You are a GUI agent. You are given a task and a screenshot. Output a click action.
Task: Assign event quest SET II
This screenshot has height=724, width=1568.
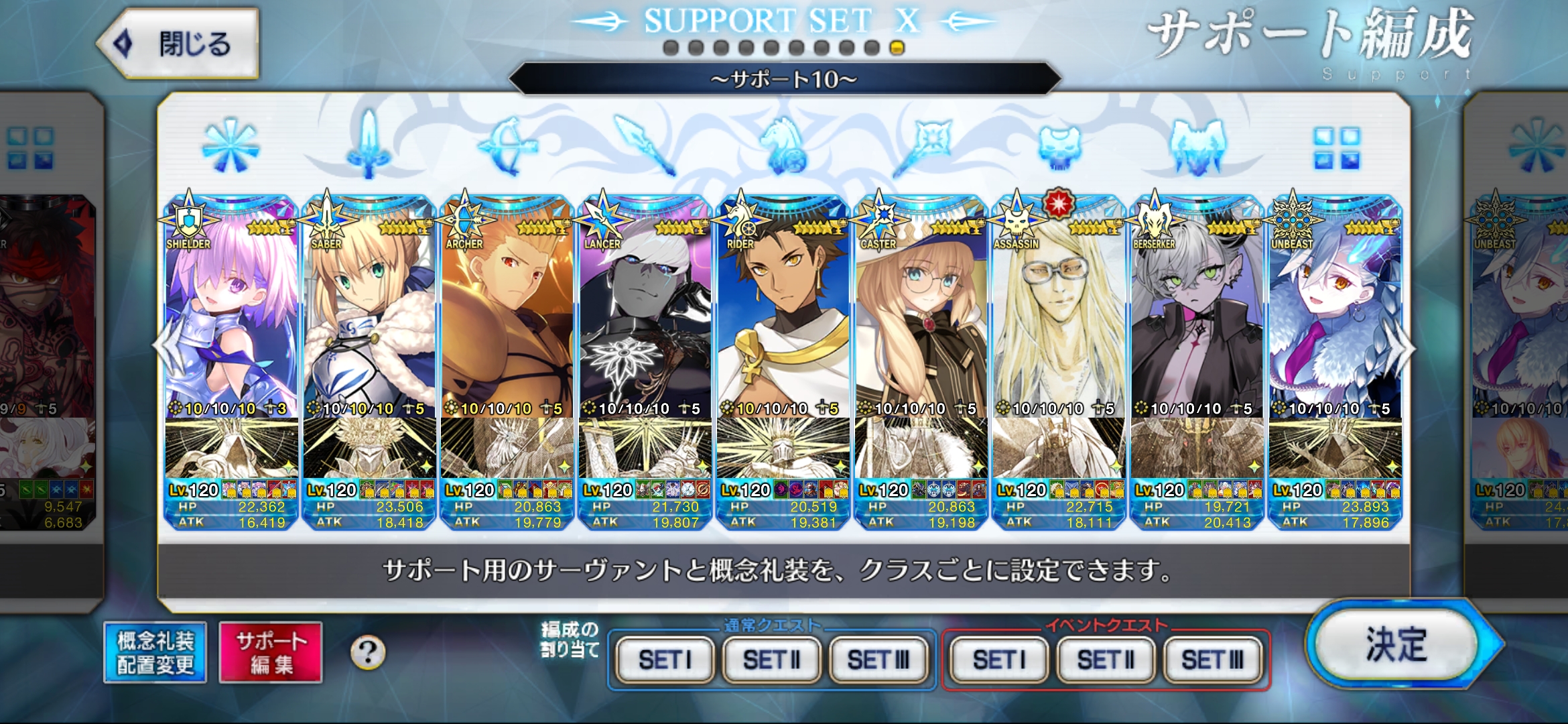(x=1106, y=660)
